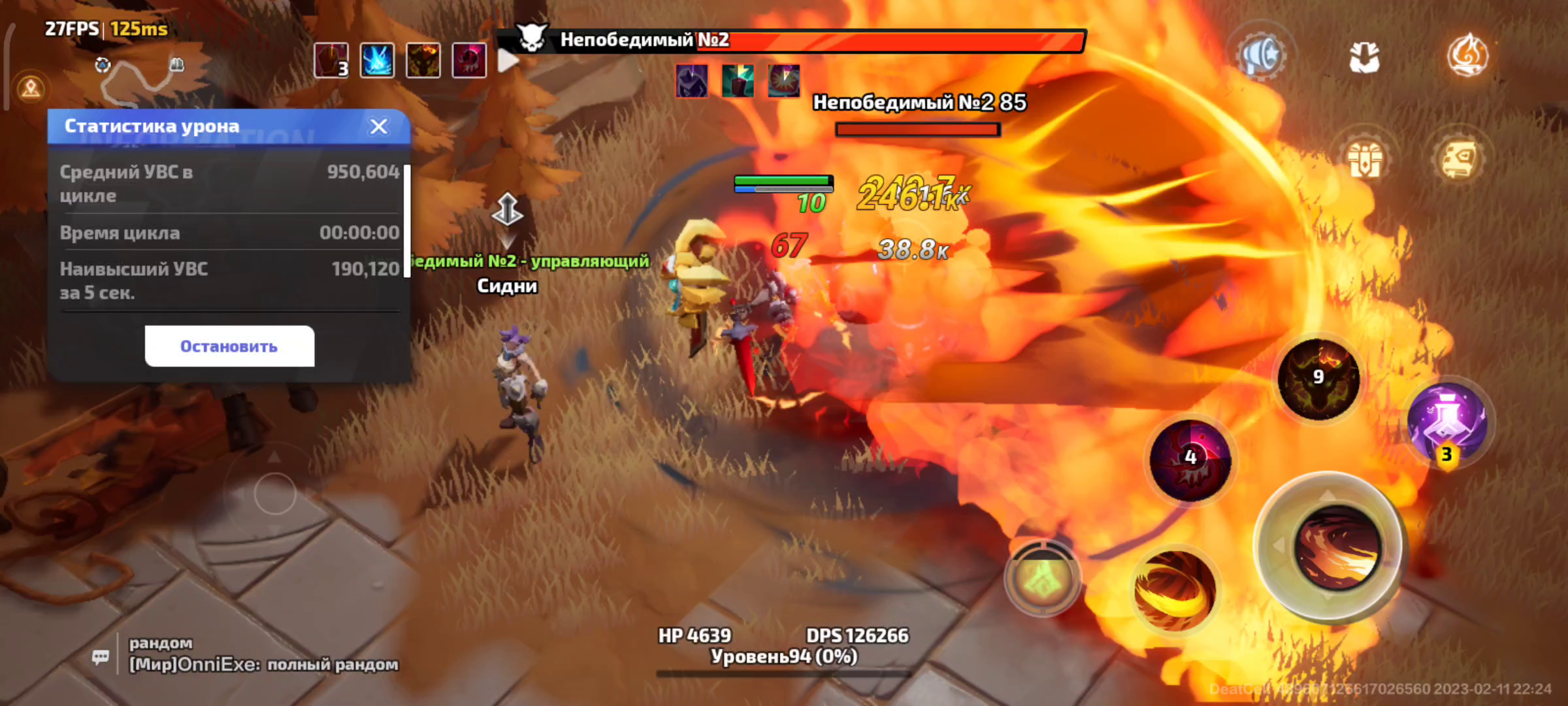Tap the green rune dodge button
The image size is (1568, 706).
(1043, 578)
